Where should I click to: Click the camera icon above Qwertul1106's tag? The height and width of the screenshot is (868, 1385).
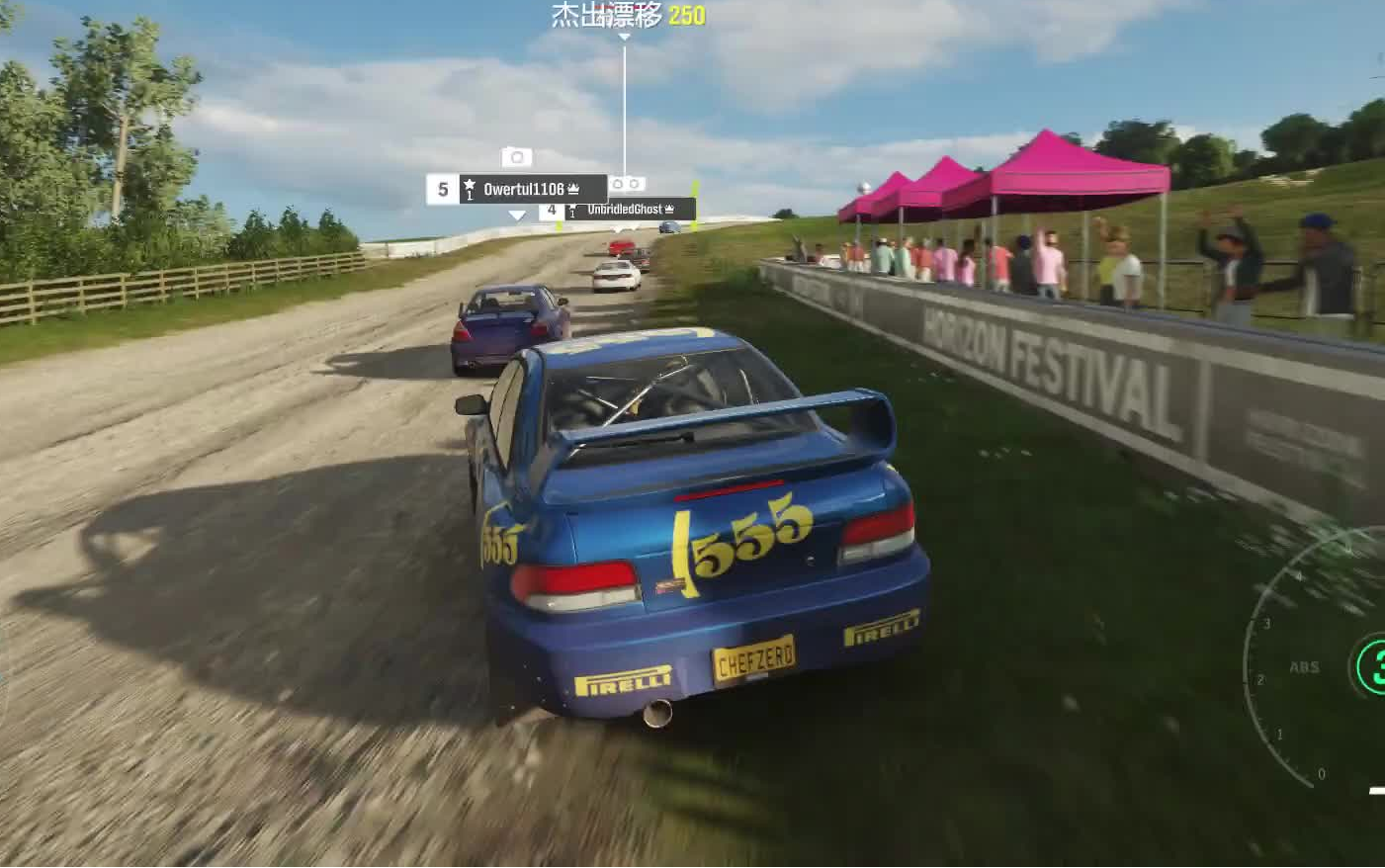coord(516,157)
